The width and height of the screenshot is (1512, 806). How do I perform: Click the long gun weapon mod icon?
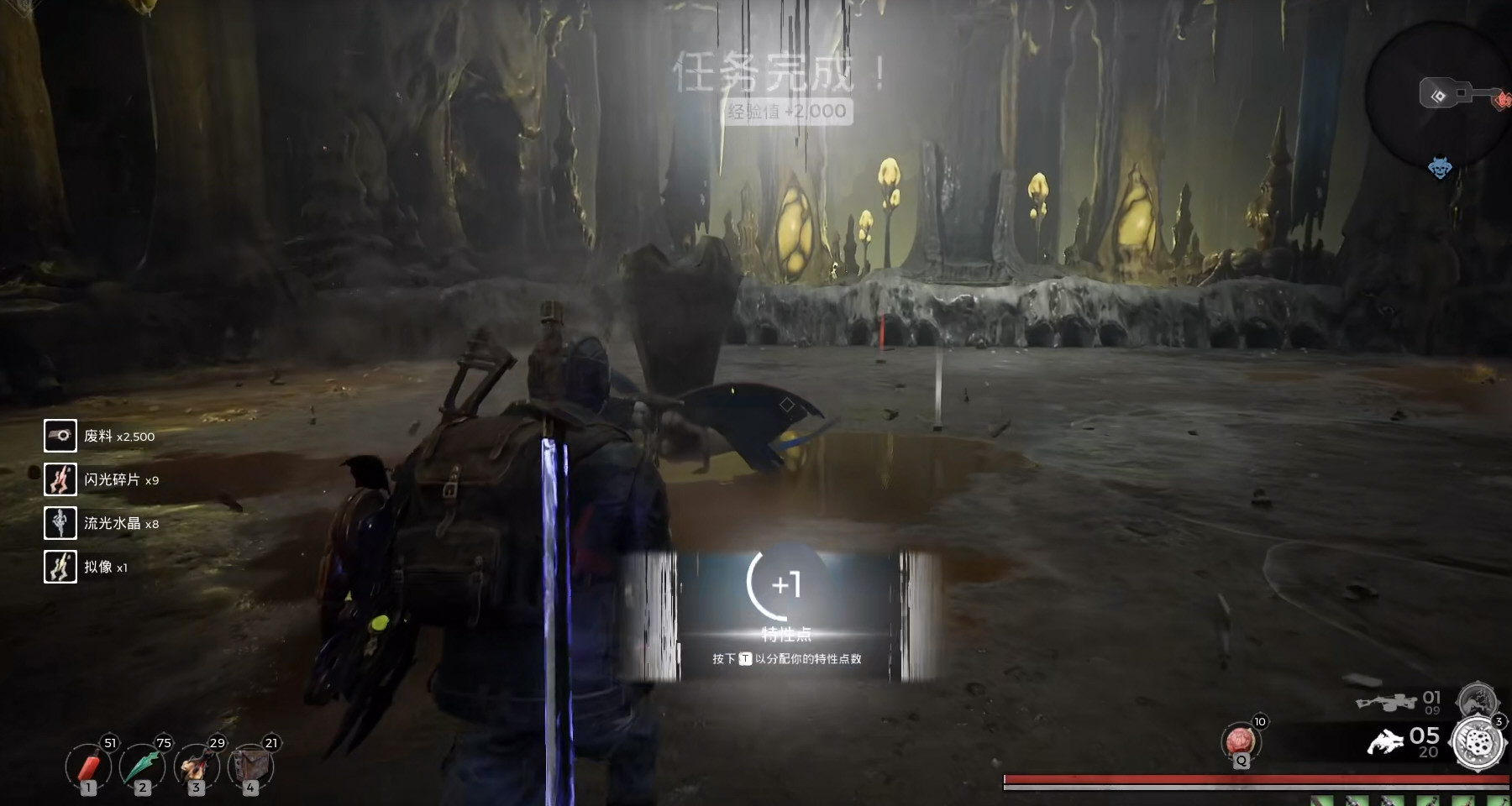(1476, 699)
